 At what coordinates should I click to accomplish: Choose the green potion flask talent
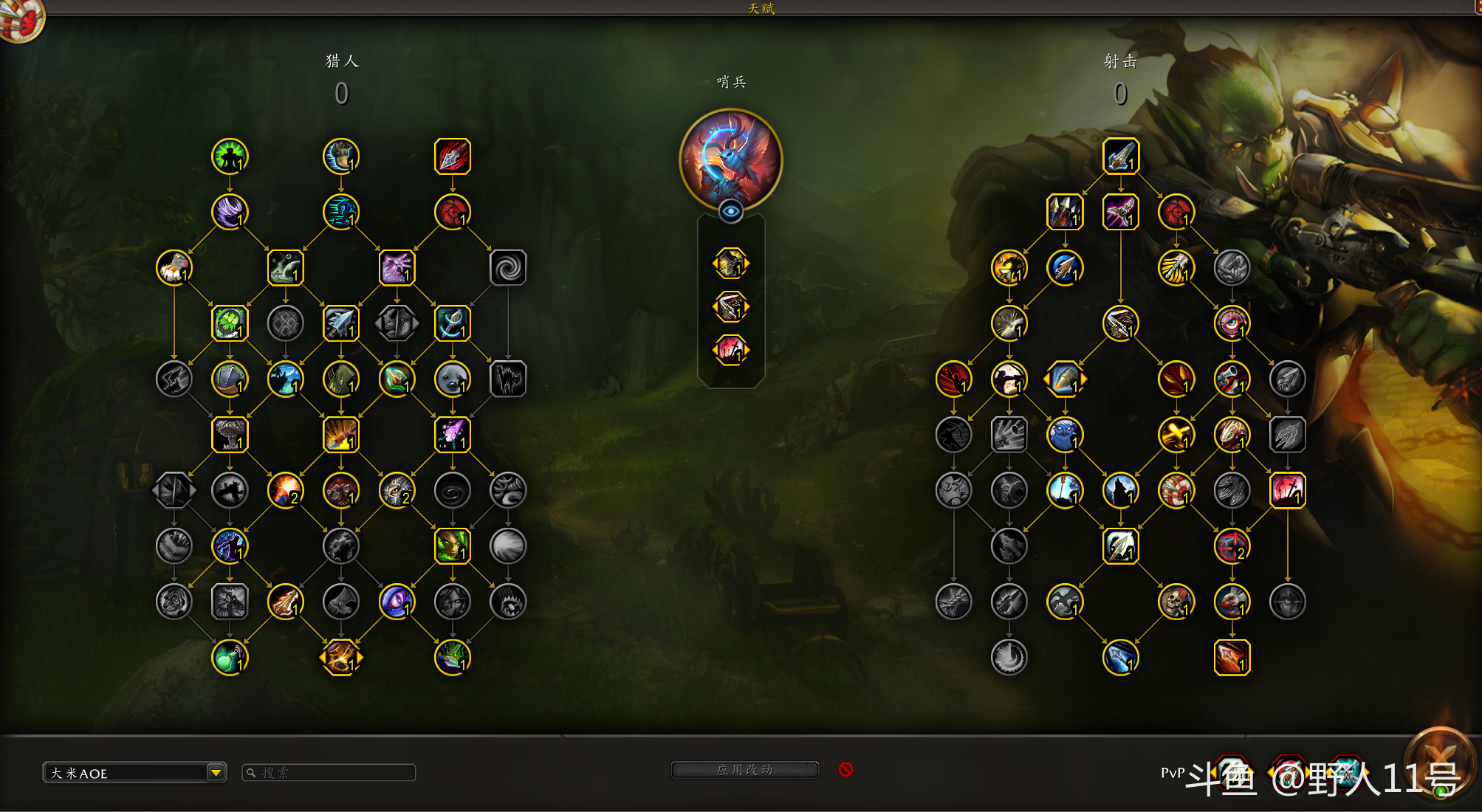point(230,658)
